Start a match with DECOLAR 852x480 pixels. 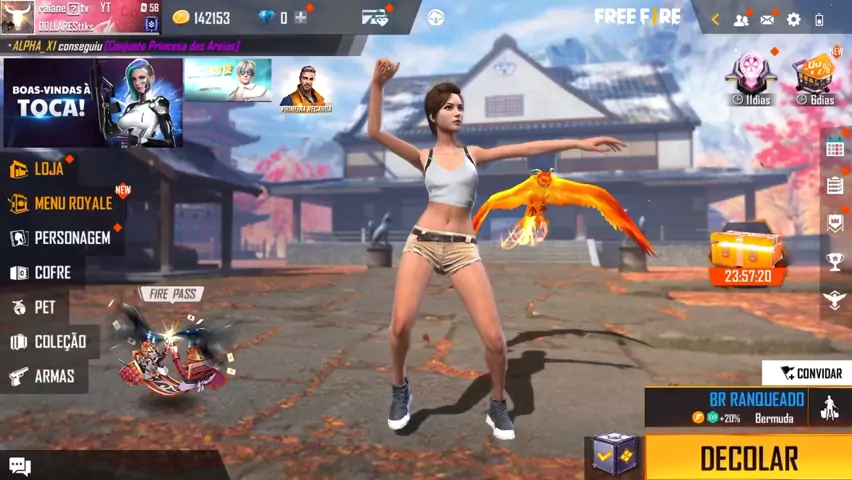[x=748, y=458]
